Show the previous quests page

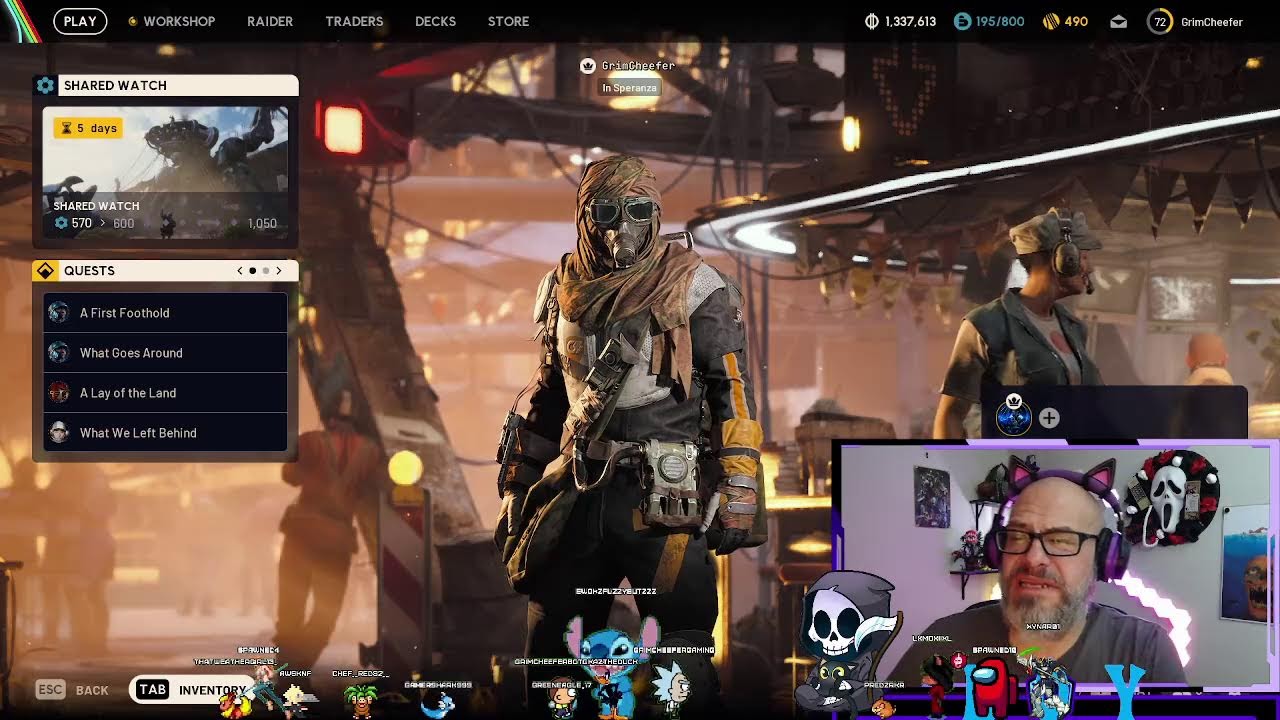240,271
